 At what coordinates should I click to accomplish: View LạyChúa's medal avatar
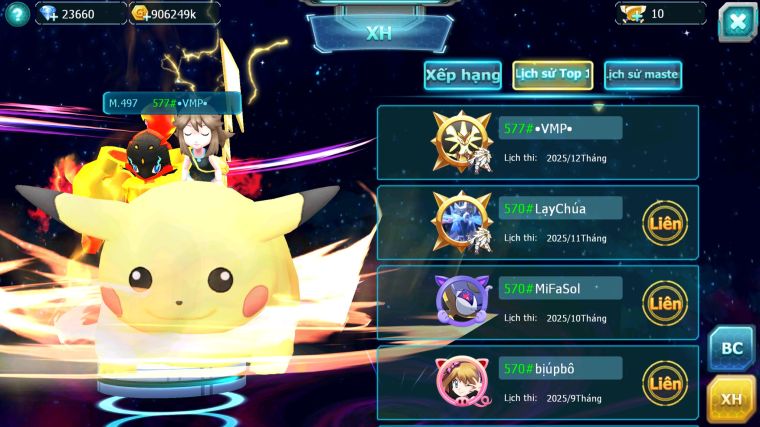(461, 222)
